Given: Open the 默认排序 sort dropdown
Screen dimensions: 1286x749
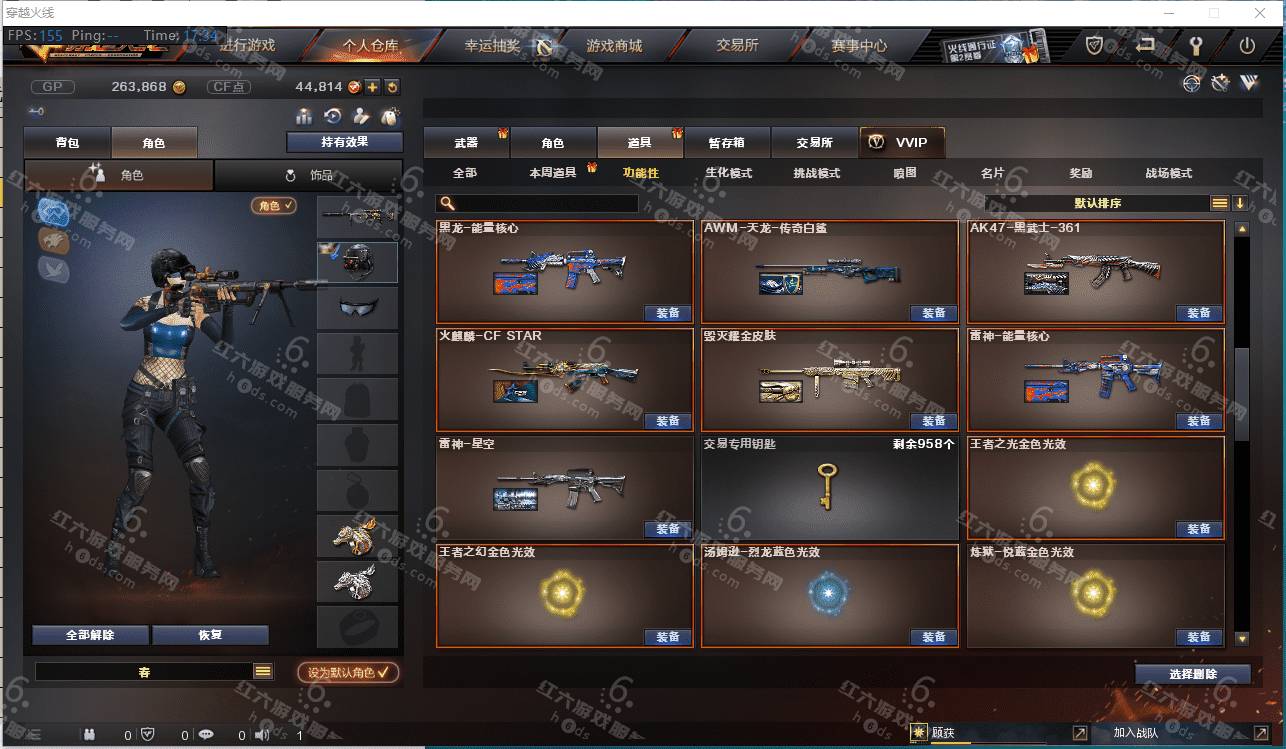Looking at the screenshot, I should point(1098,203).
